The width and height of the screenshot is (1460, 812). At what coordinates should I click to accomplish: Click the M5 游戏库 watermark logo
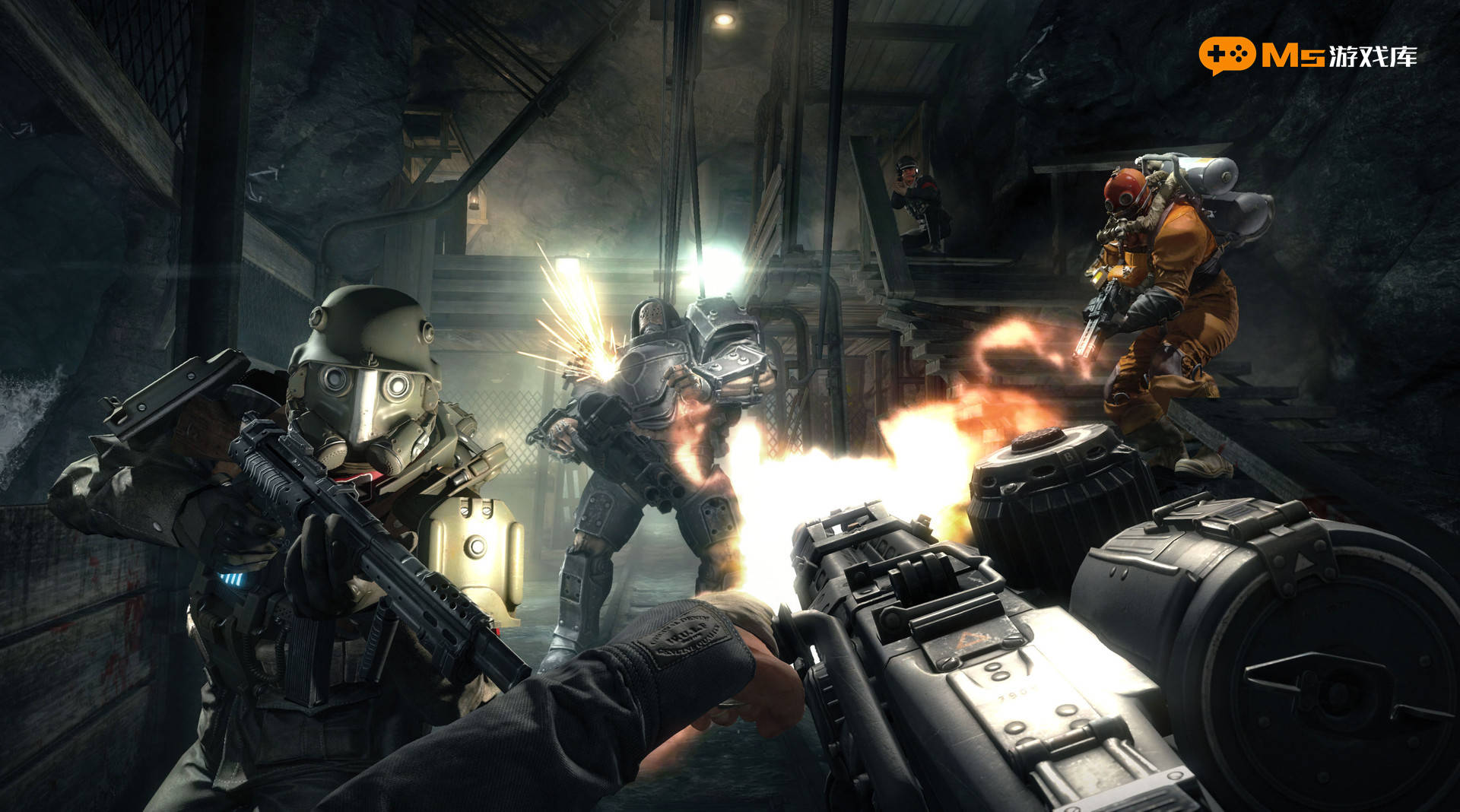click(1308, 55)
